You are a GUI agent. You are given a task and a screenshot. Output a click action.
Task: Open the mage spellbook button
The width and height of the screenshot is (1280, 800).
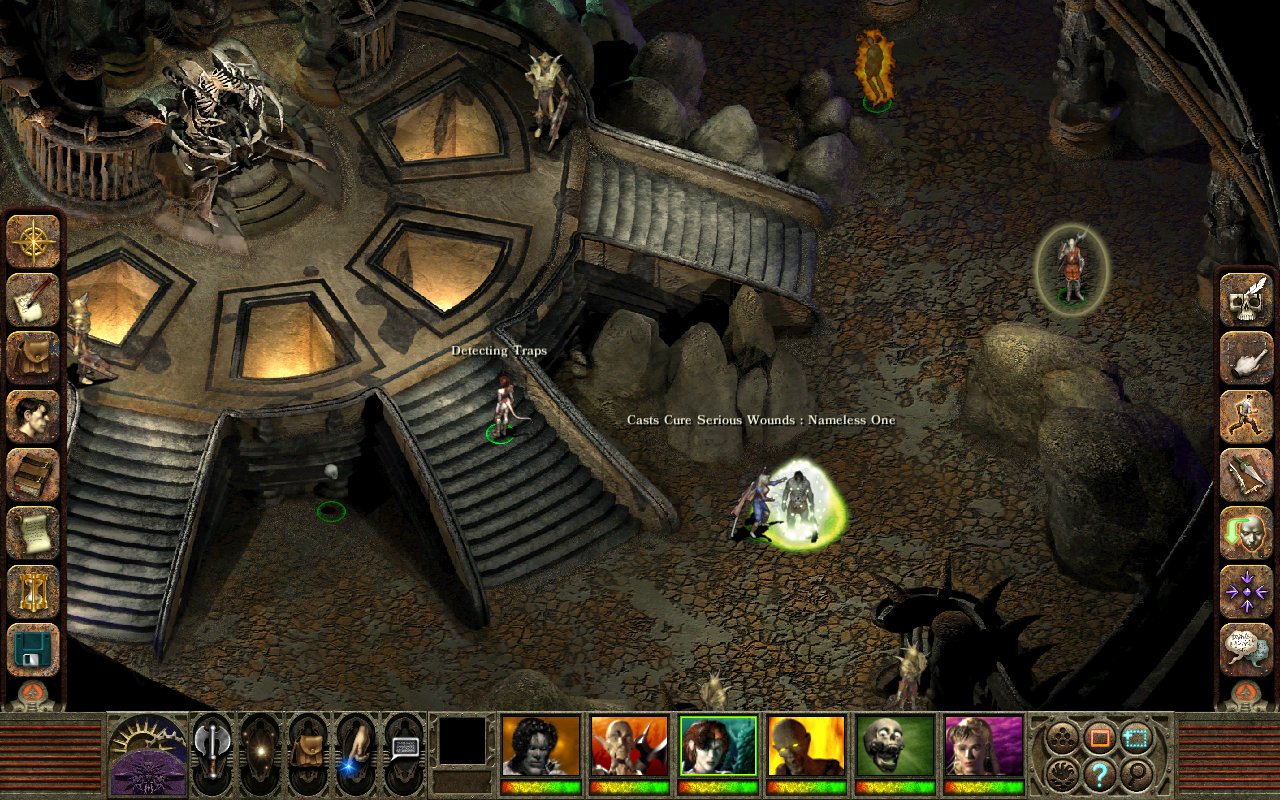34,473
